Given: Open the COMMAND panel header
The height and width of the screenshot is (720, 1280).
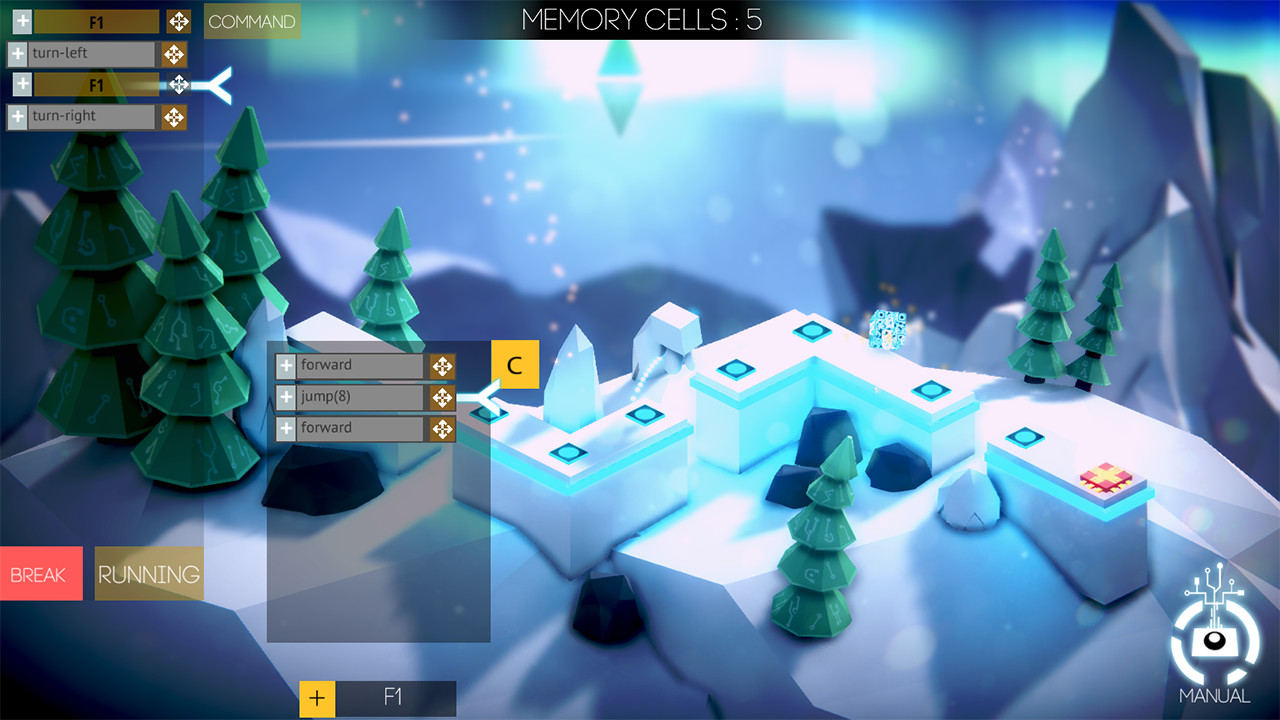Looking at the screenshot, I should pos(251,20).
